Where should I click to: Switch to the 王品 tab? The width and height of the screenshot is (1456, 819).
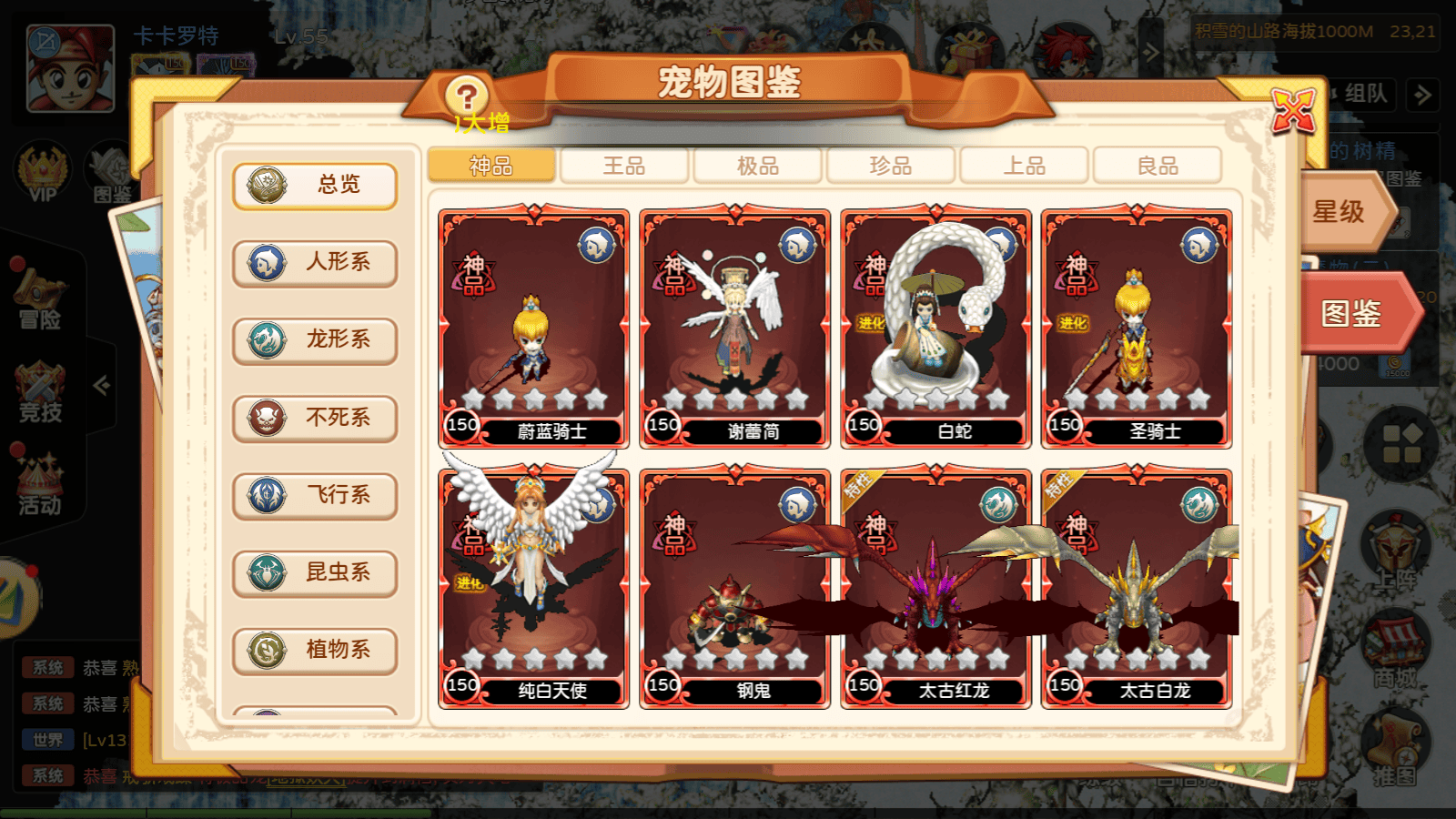(624, 166)
